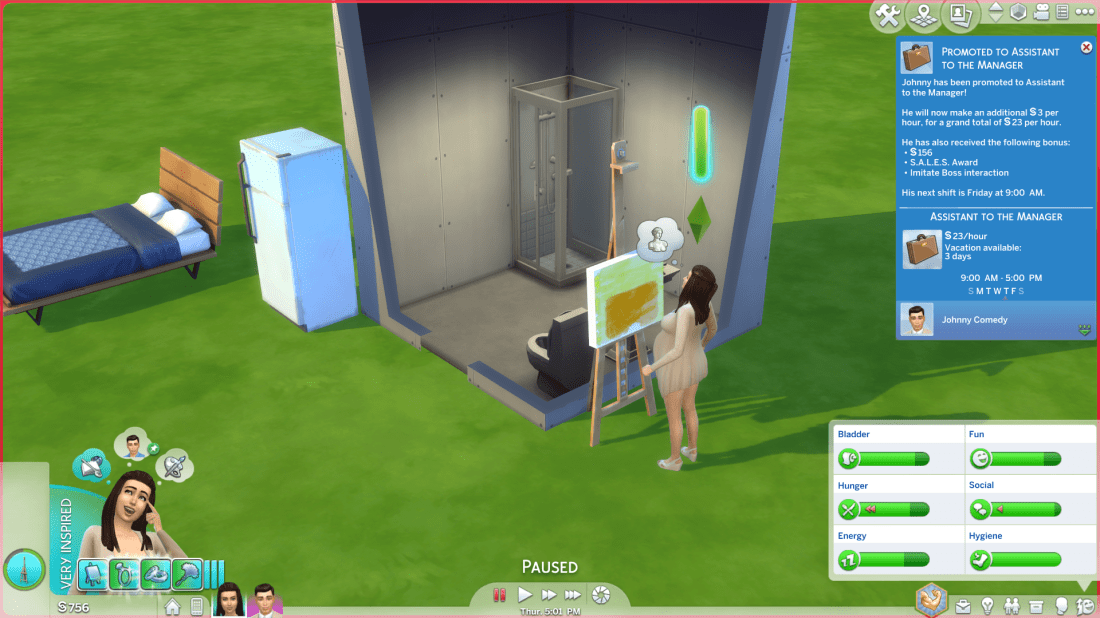
Task: Open the Inventory box icon
Action: (1036, 606)
